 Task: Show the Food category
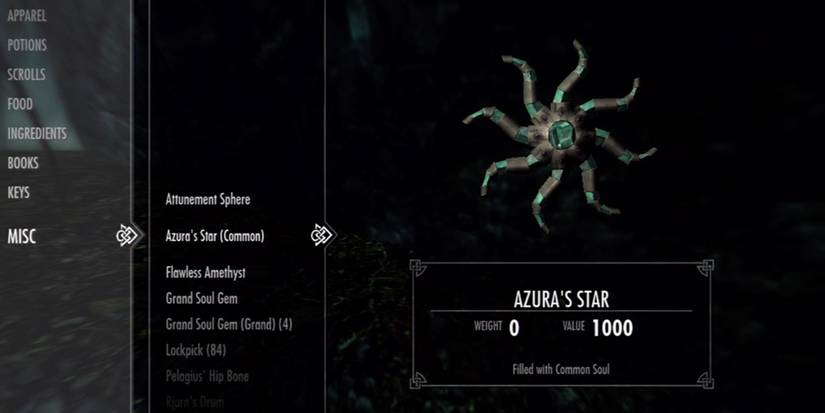[20, 104]
